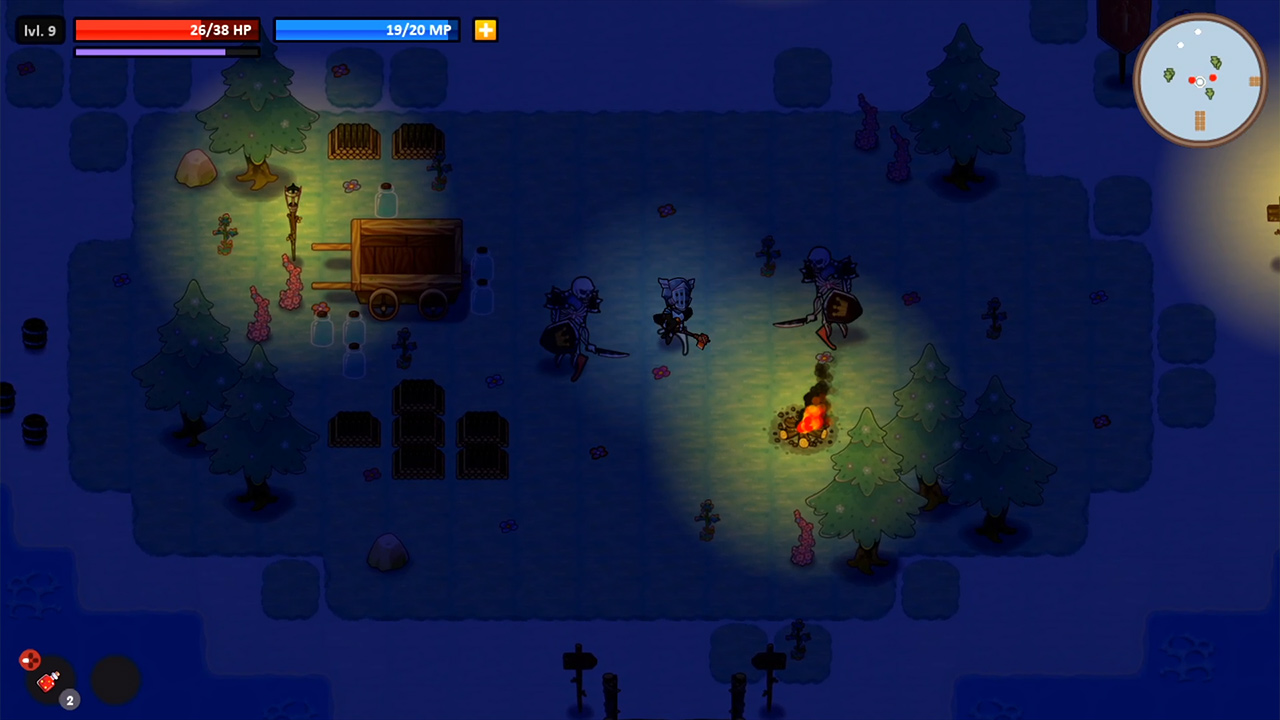Click the potion quantity badge showing 2
This screenshot has width=1280, height=720.
pos(69,700)
